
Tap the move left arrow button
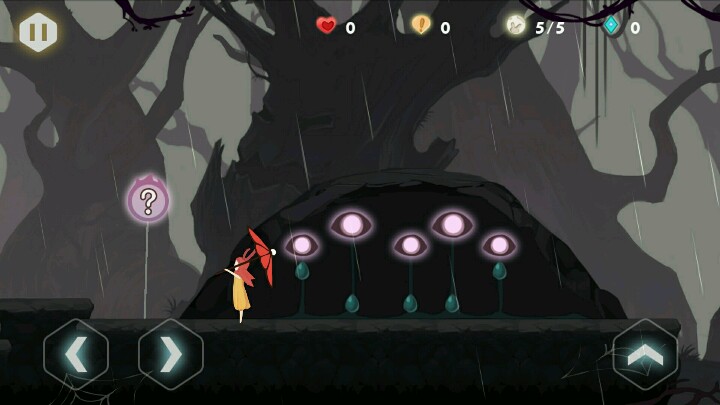tap(76, 354)
